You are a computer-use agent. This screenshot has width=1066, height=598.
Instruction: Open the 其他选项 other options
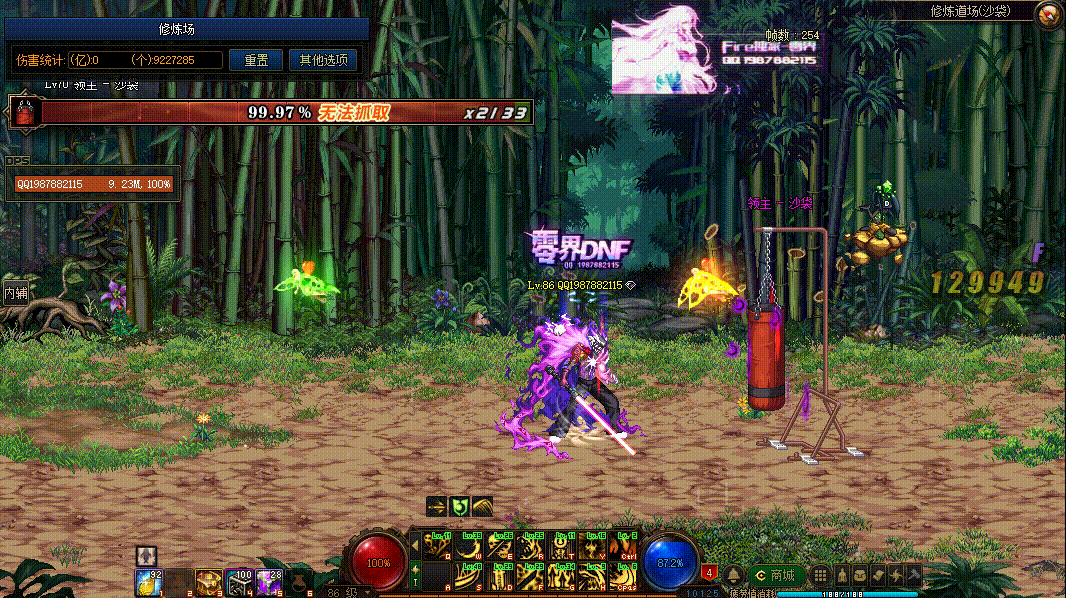(x=323, y=60)
